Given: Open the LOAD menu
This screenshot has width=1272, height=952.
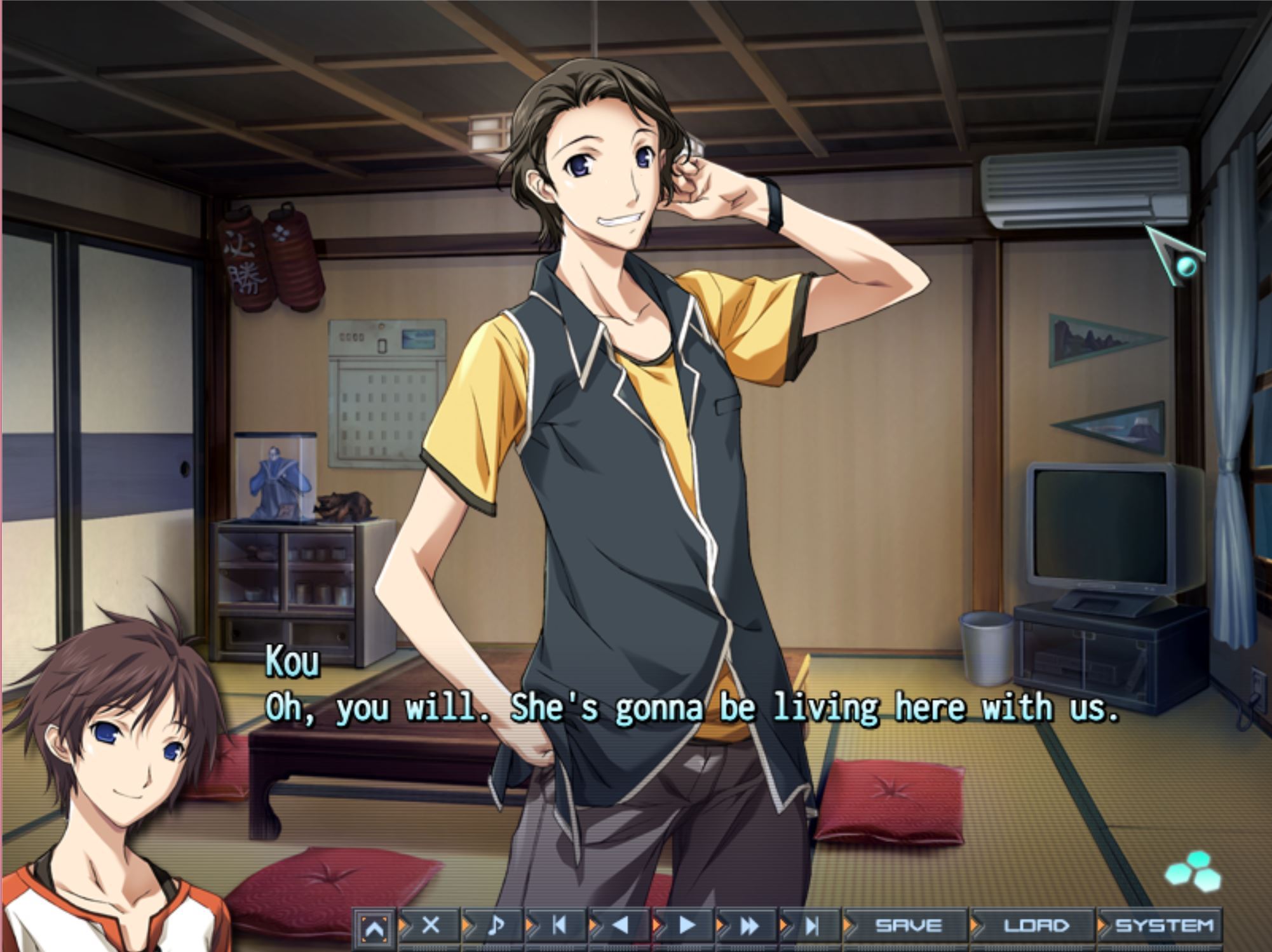Looking at the screenshot, I should click(1036, 925).
